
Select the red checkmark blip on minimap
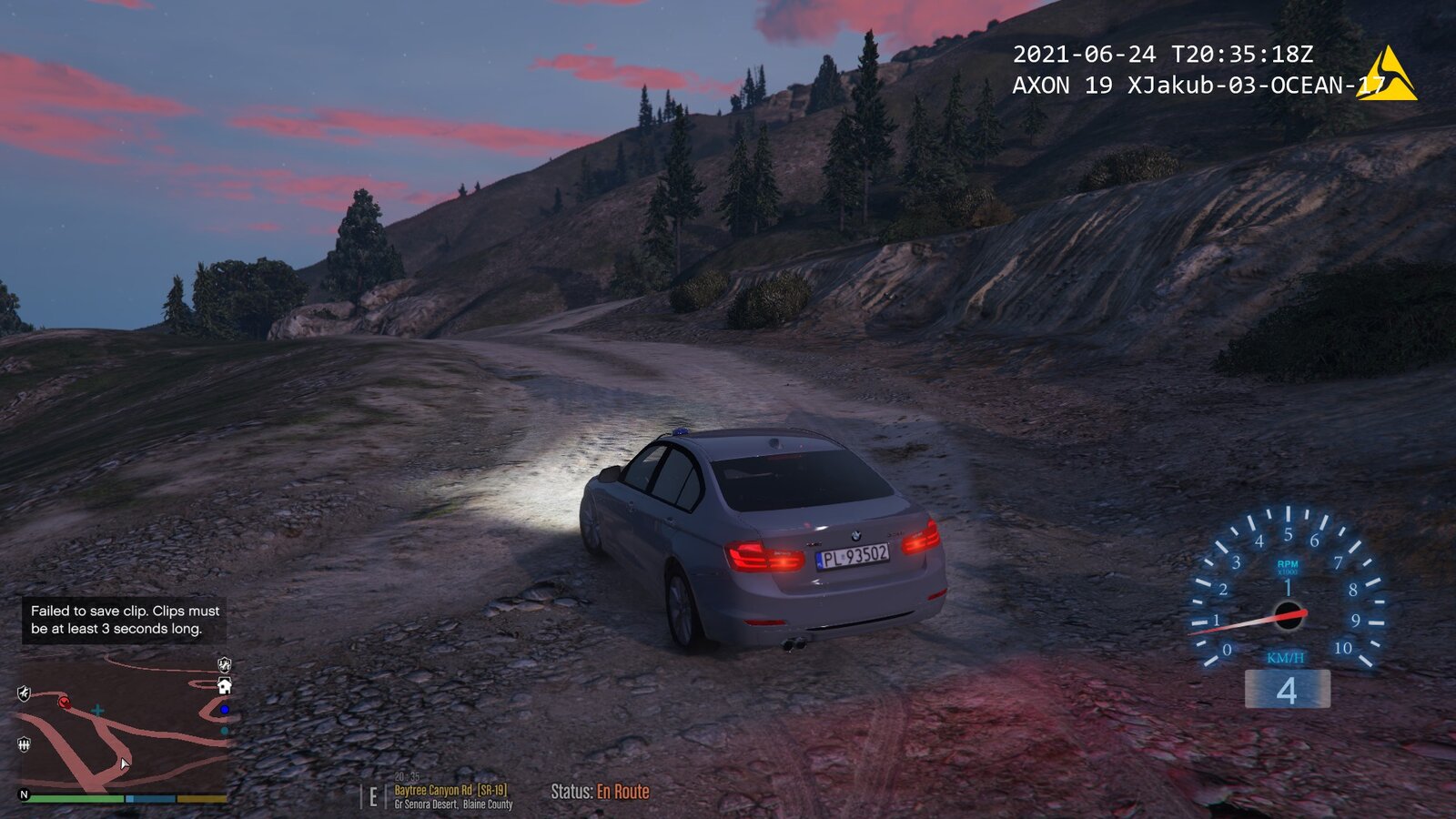pos(64,702)
